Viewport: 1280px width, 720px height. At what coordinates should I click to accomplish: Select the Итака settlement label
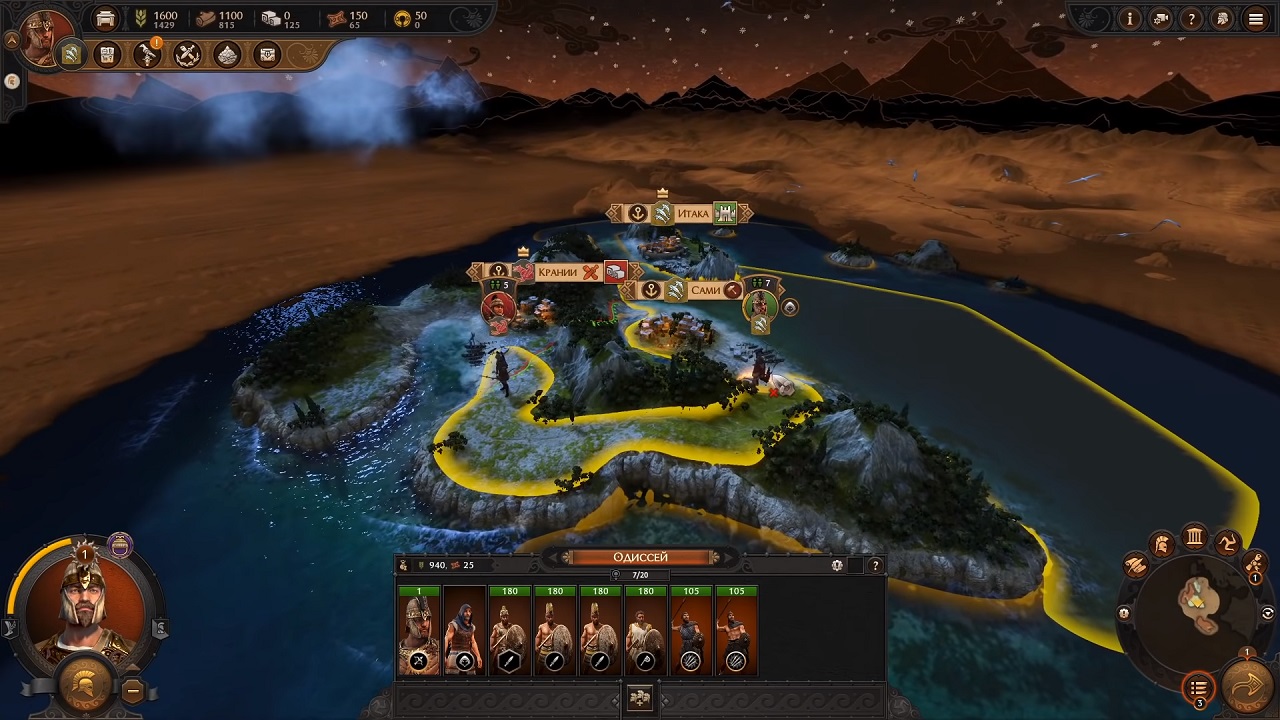tap(692, 213)
